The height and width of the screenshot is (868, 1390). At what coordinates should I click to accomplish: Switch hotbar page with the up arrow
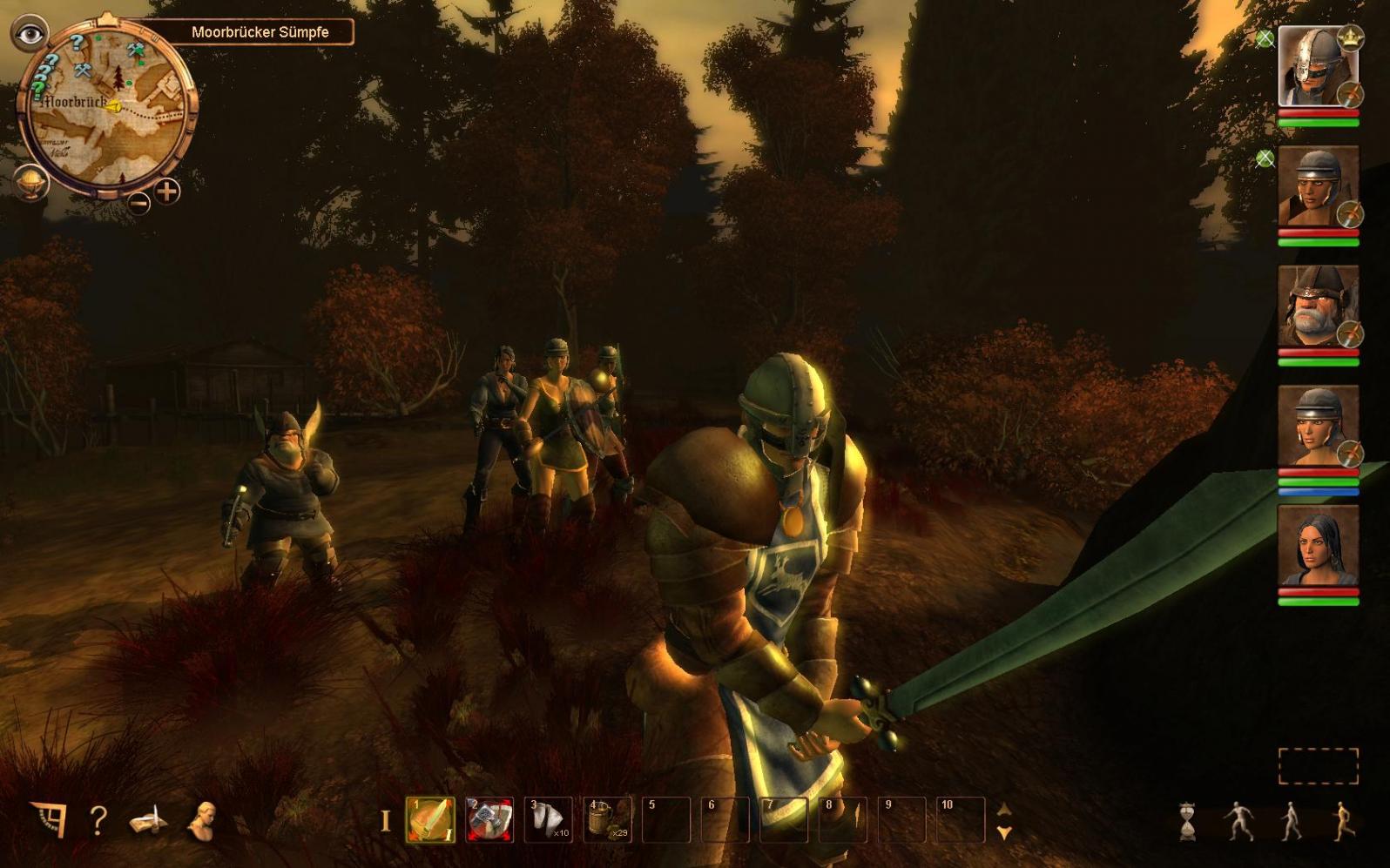tap(1004, 809)
